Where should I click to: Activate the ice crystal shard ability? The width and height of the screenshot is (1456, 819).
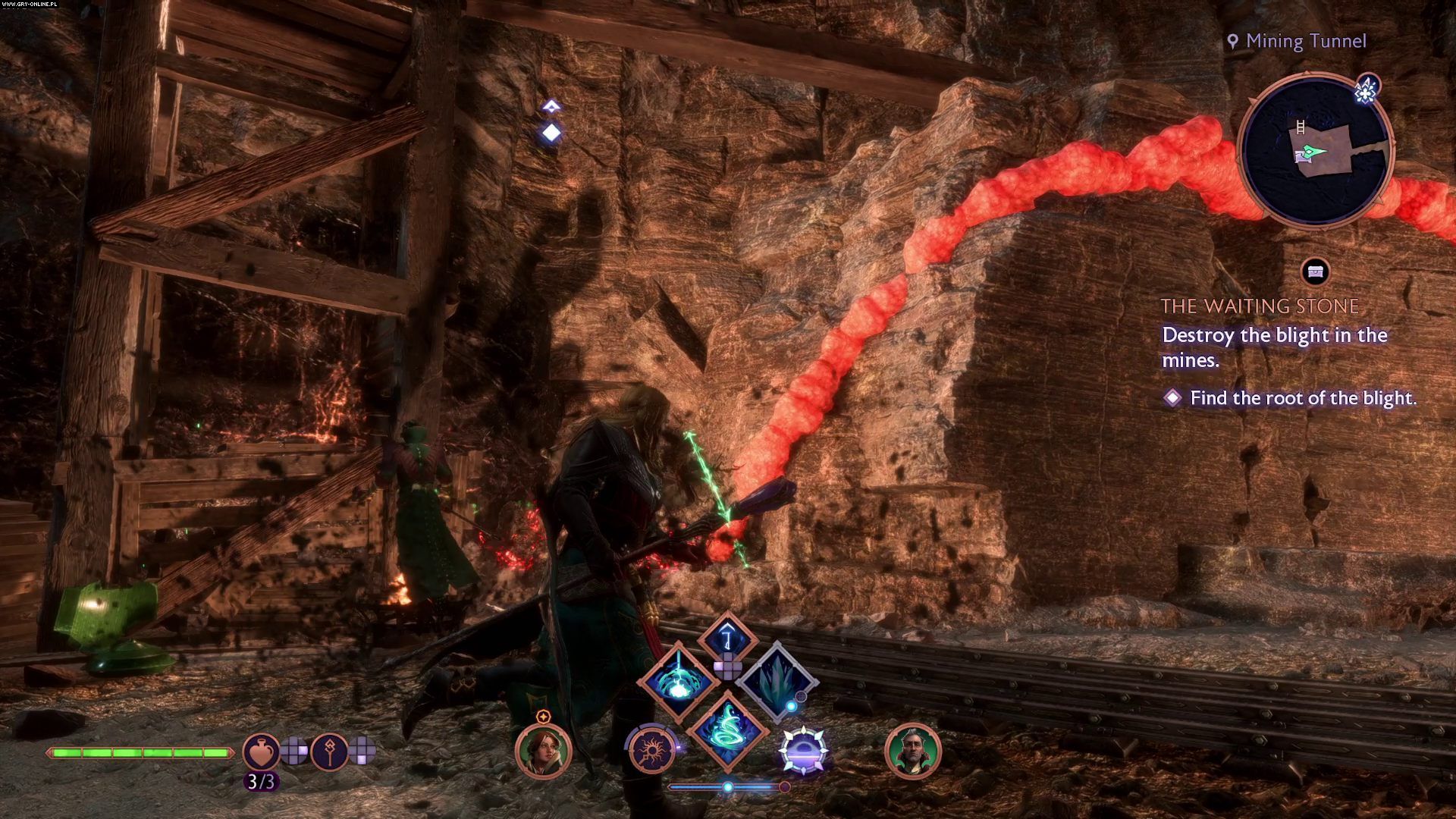click(x=777, y=681)
